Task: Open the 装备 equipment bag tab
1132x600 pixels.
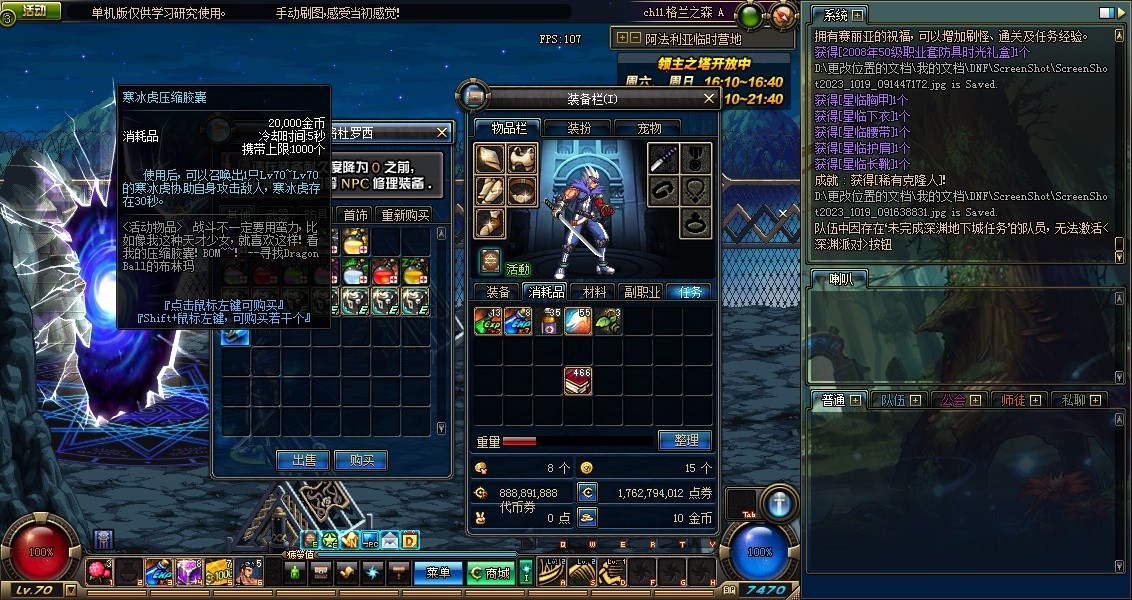Action: (x=498, y=292)
